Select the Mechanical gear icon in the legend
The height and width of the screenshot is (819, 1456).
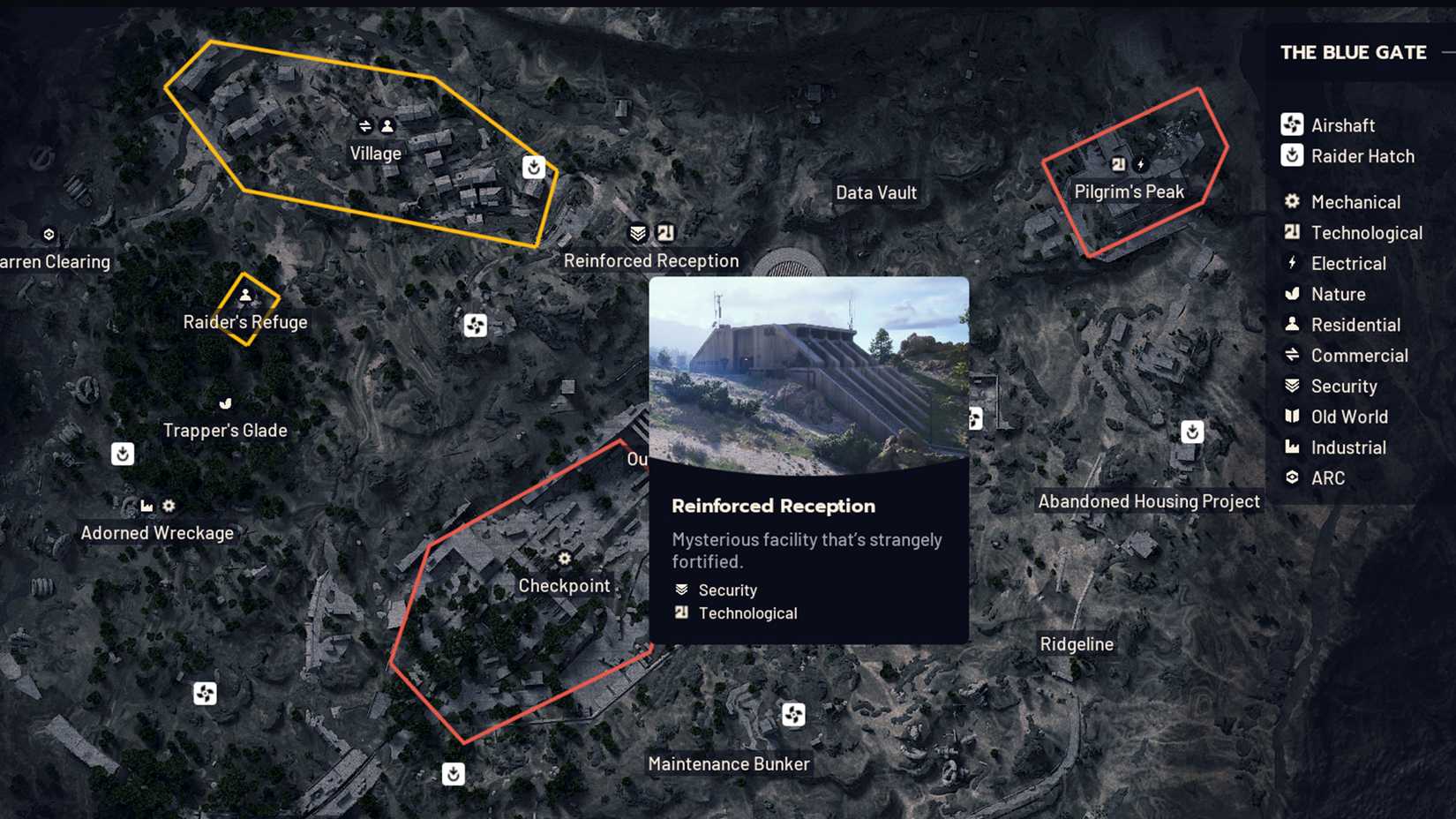1292,201
